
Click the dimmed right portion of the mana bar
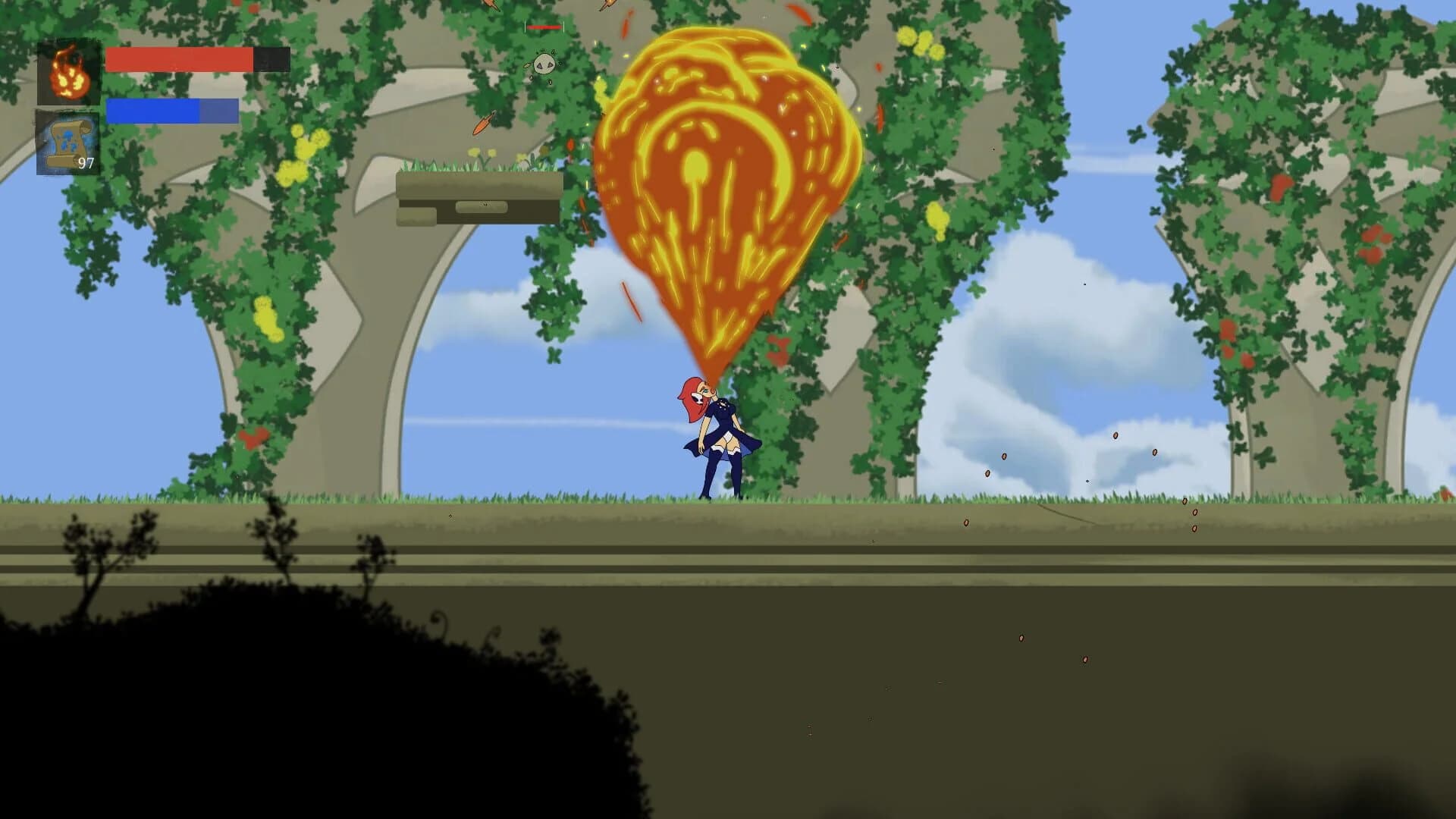point(220,112)
